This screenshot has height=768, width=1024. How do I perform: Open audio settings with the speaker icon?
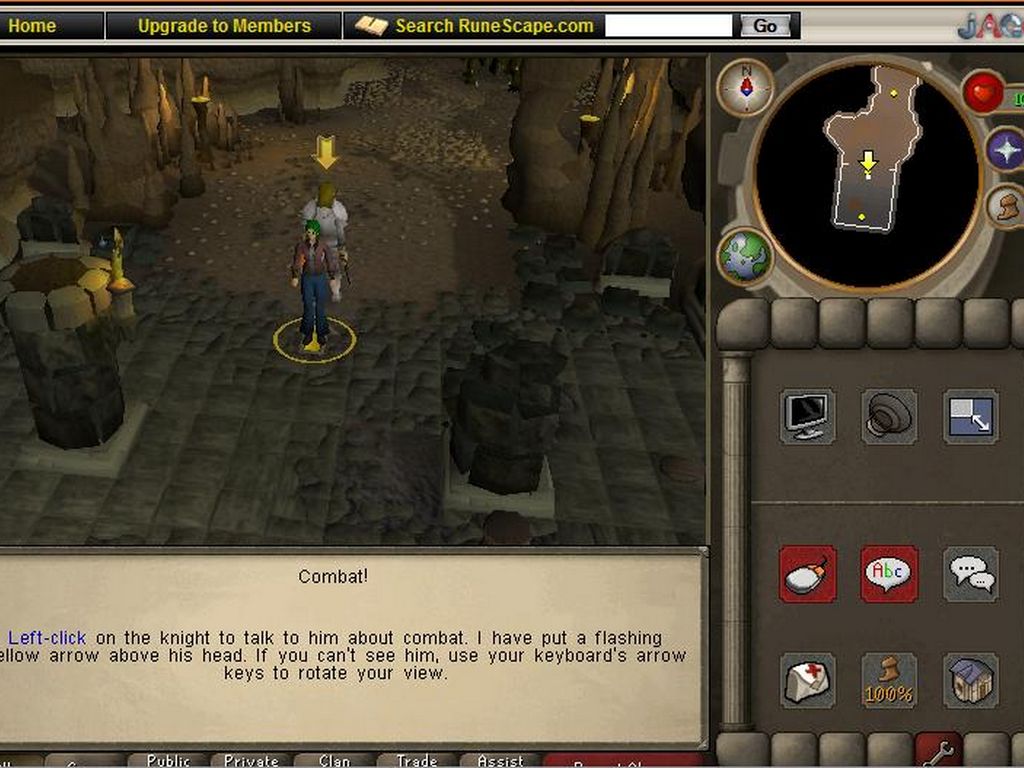(888, 416)
